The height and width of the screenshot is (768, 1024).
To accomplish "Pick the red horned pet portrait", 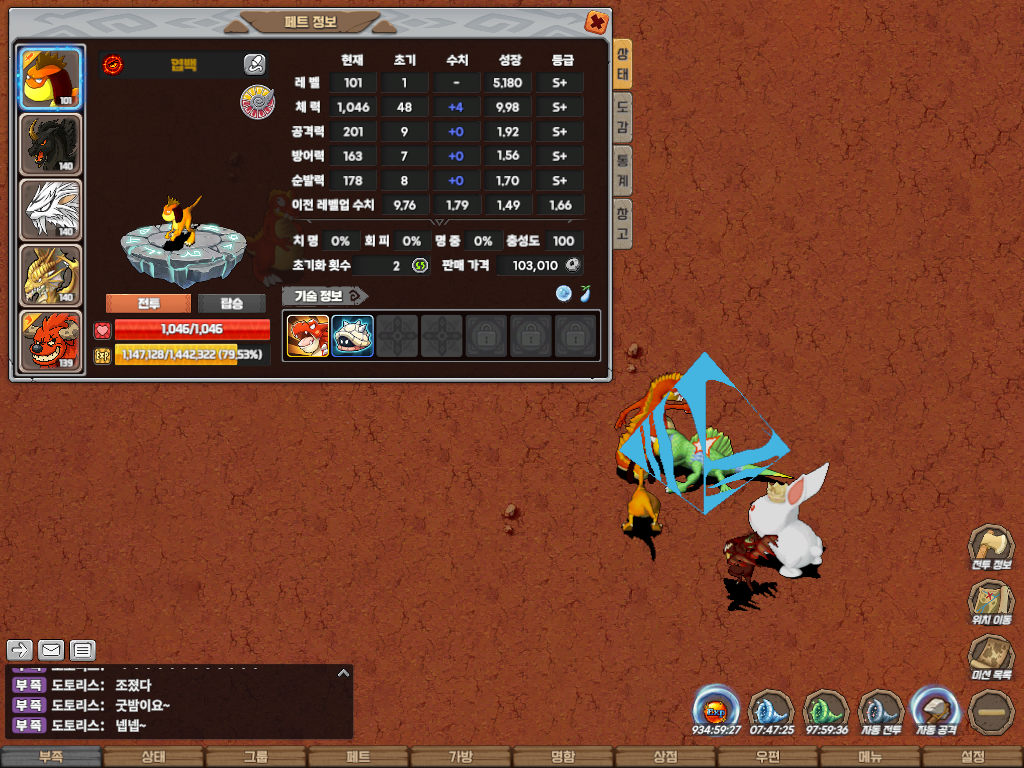I will (50, 341).
